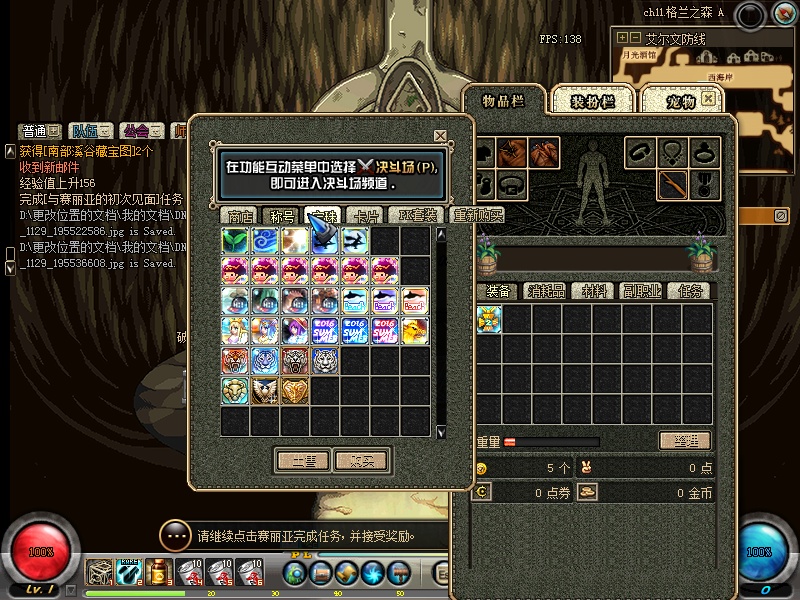
Task: Show the 副职业 sub-profession category
Action: [x=641, y=291]
